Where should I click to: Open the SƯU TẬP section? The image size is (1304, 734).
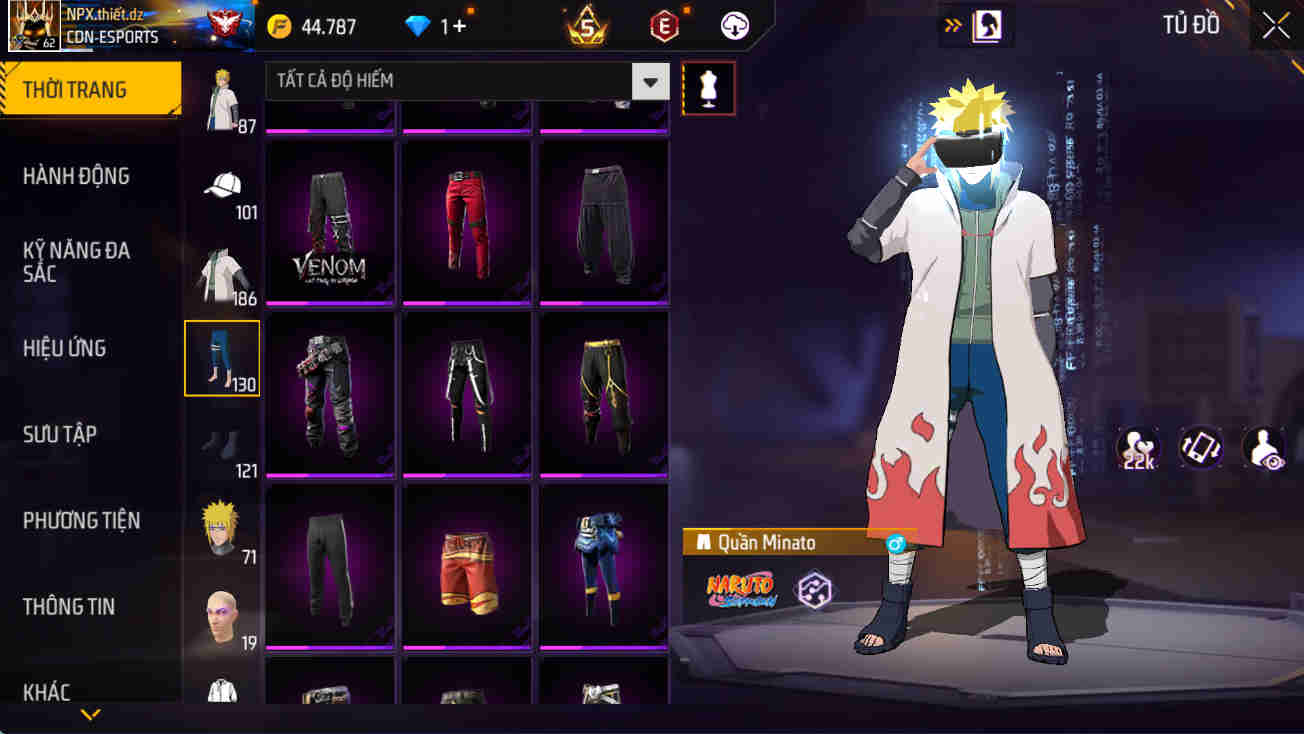tap(64, 434)
